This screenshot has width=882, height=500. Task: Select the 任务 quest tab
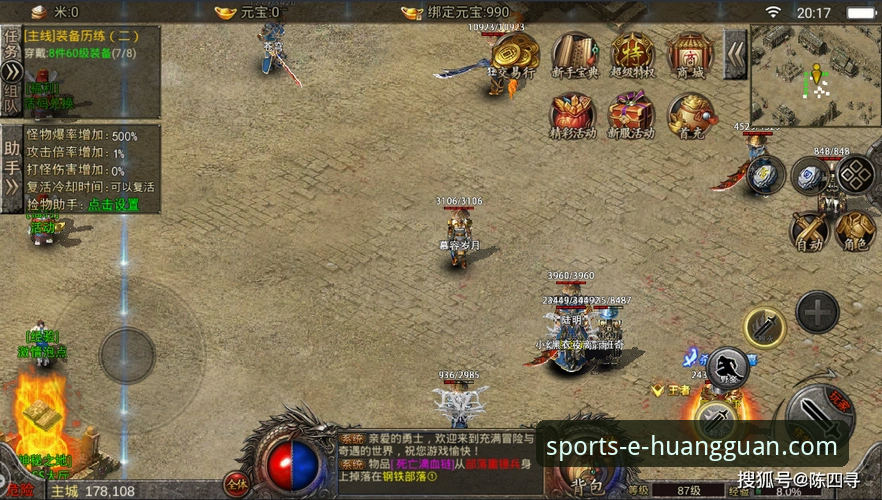click(x=11, y=45)
